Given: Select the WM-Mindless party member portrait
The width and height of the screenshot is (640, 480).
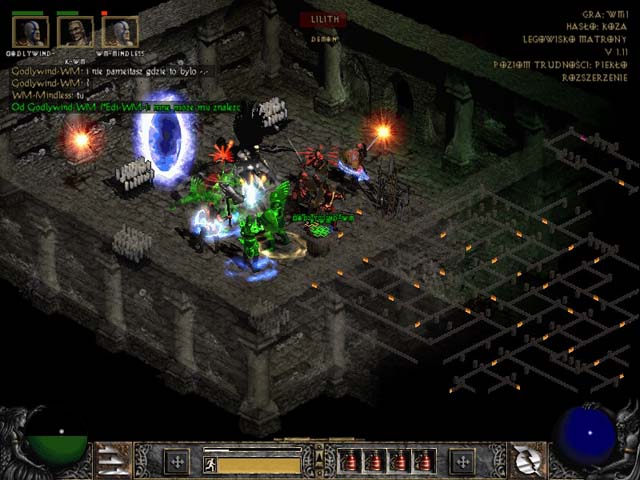Looking at the screenshot, I should (x=119, y=32).
